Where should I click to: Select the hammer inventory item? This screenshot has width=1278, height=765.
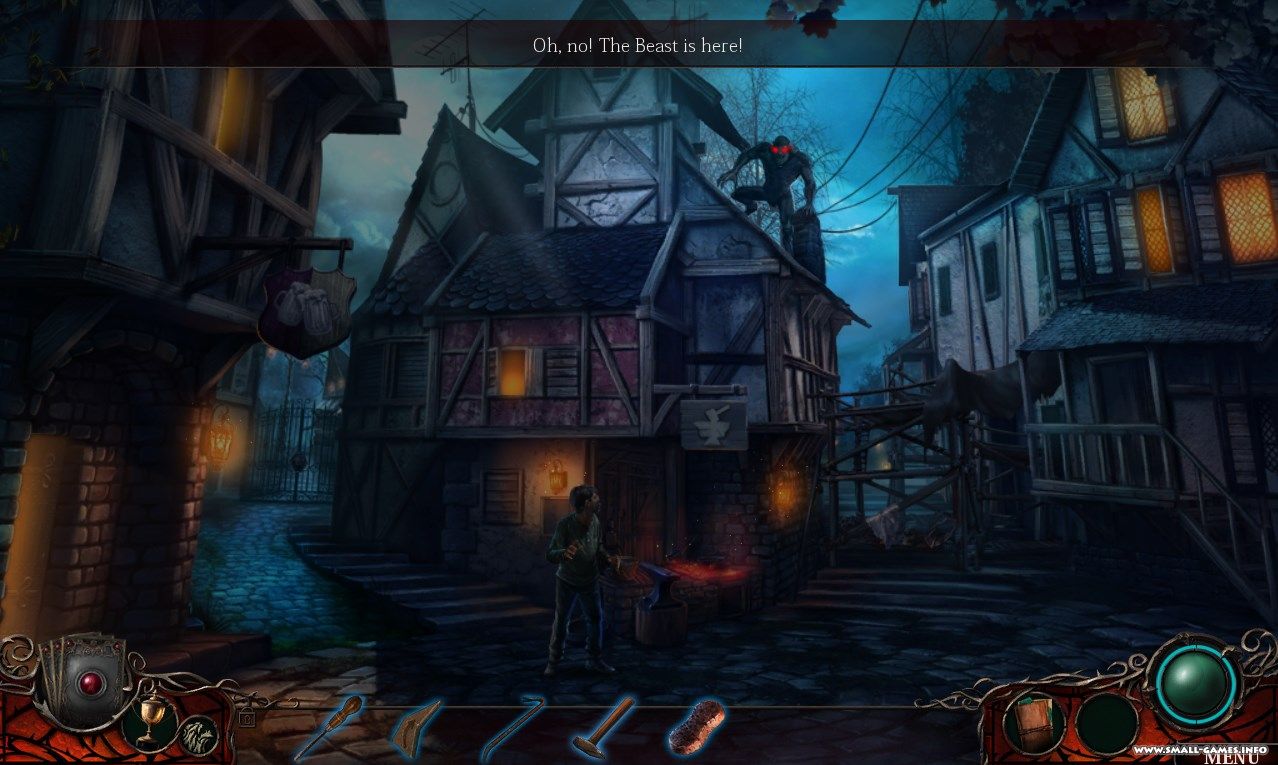602,727
